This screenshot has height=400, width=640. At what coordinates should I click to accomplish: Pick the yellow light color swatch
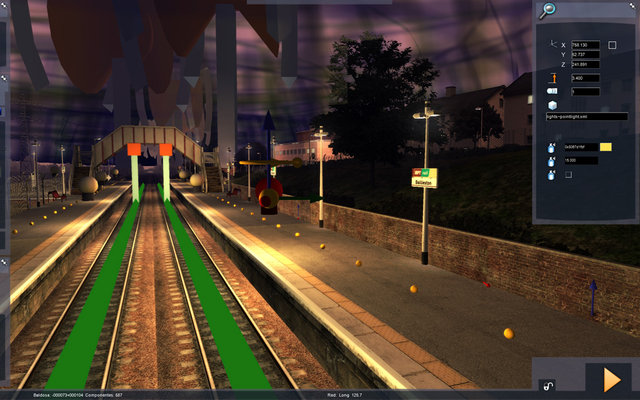(x=606, y=147)
